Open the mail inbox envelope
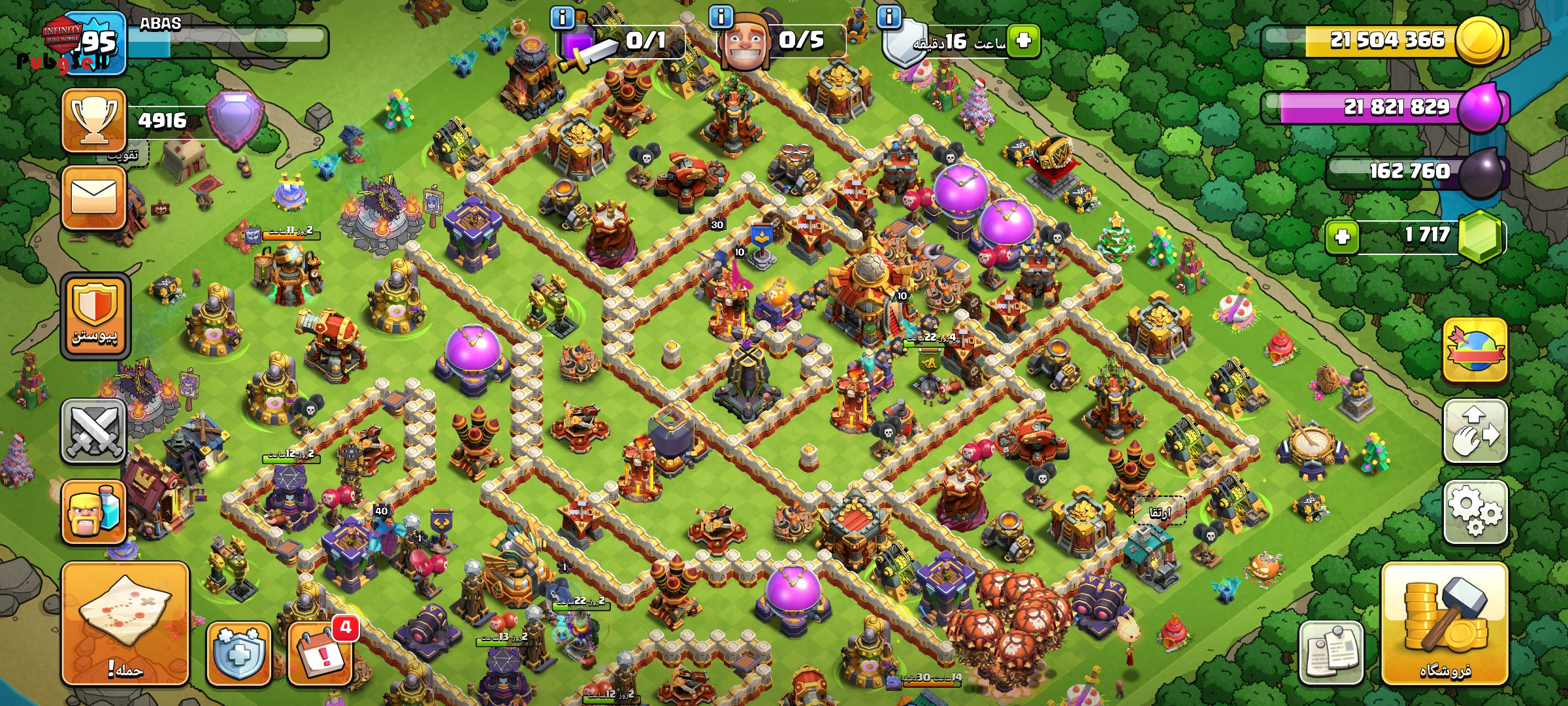The height and width of the screenshot is (706, 1568). 94,197
